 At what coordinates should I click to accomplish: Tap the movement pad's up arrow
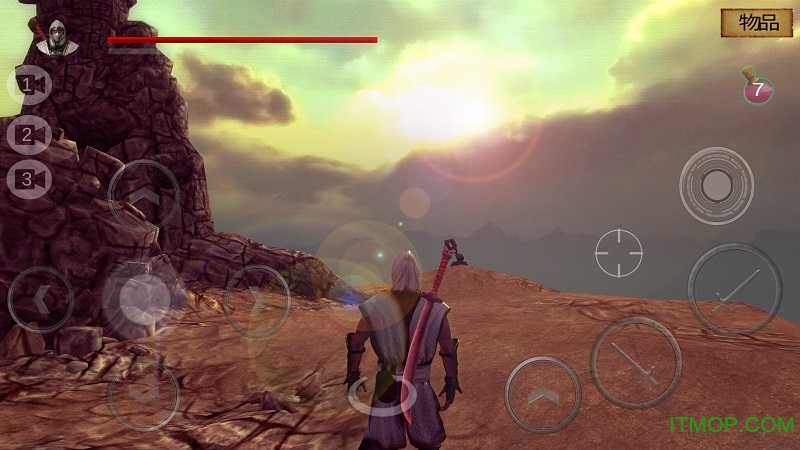point(143,195)
